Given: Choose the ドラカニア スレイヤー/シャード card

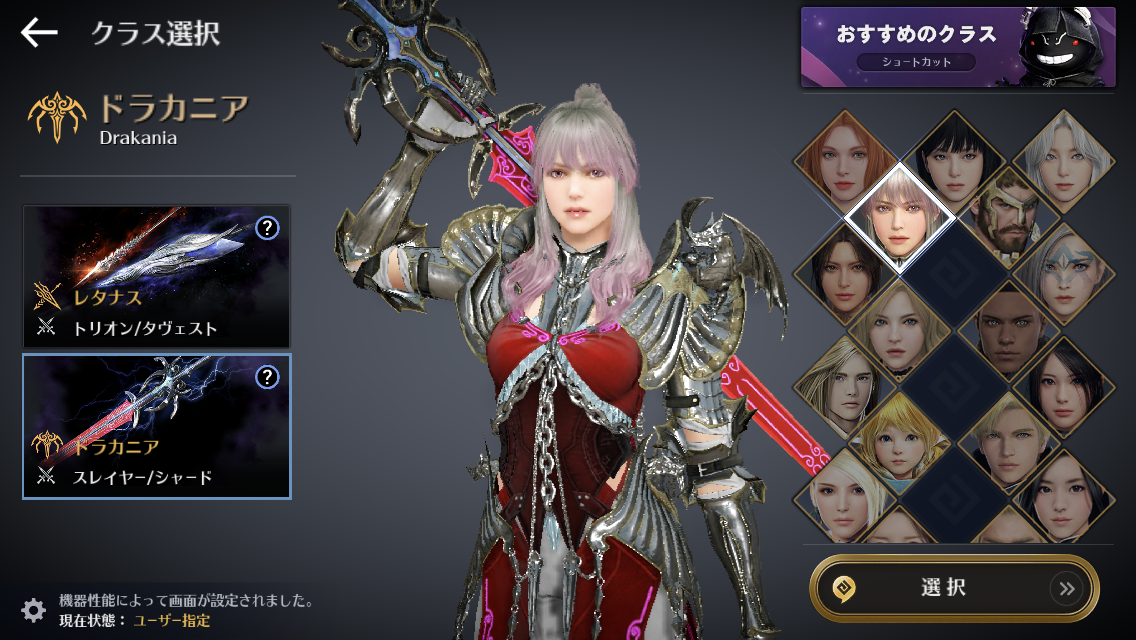Looking at the screenshot, I should coord(156,426).
